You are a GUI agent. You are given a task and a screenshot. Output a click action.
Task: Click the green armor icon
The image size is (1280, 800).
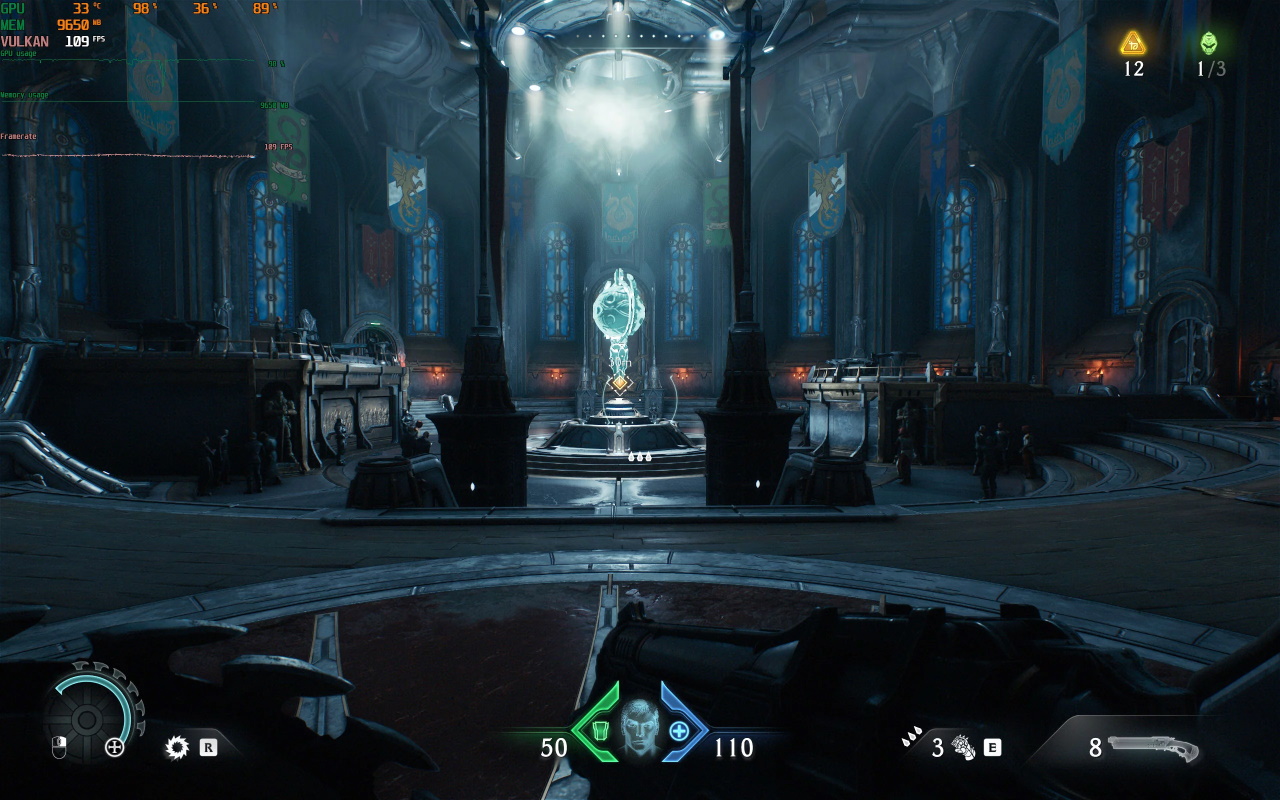pos(601,731)
